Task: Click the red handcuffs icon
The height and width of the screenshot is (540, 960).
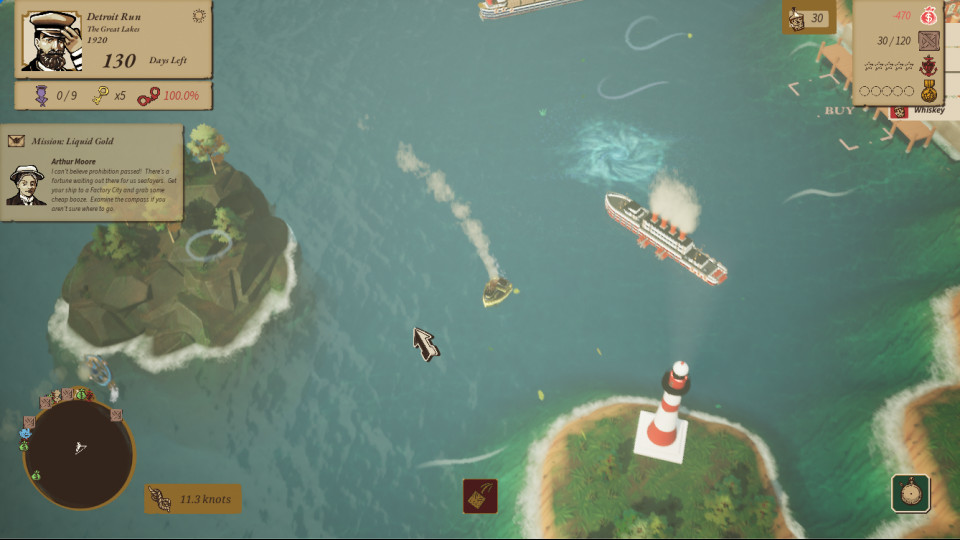Action: point(148,96)
